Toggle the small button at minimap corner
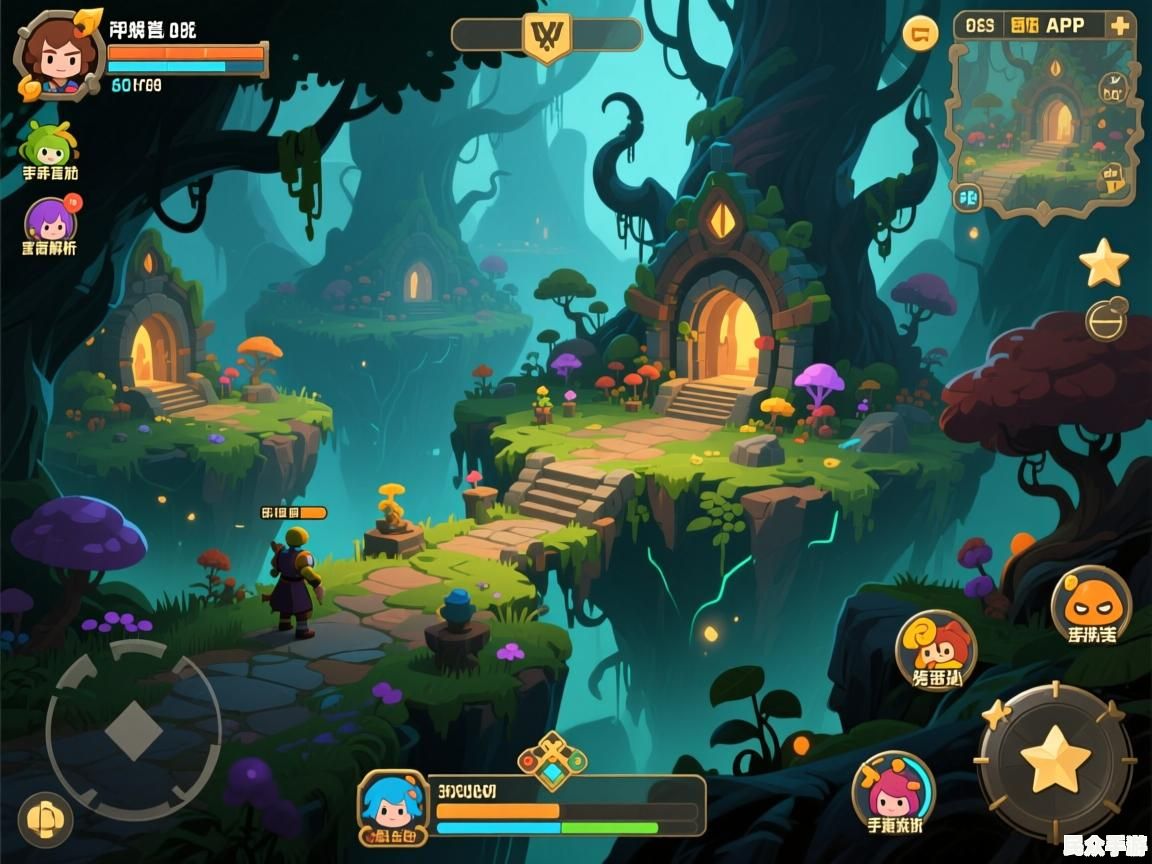1152x864 pixels. [x=967, y=197]
